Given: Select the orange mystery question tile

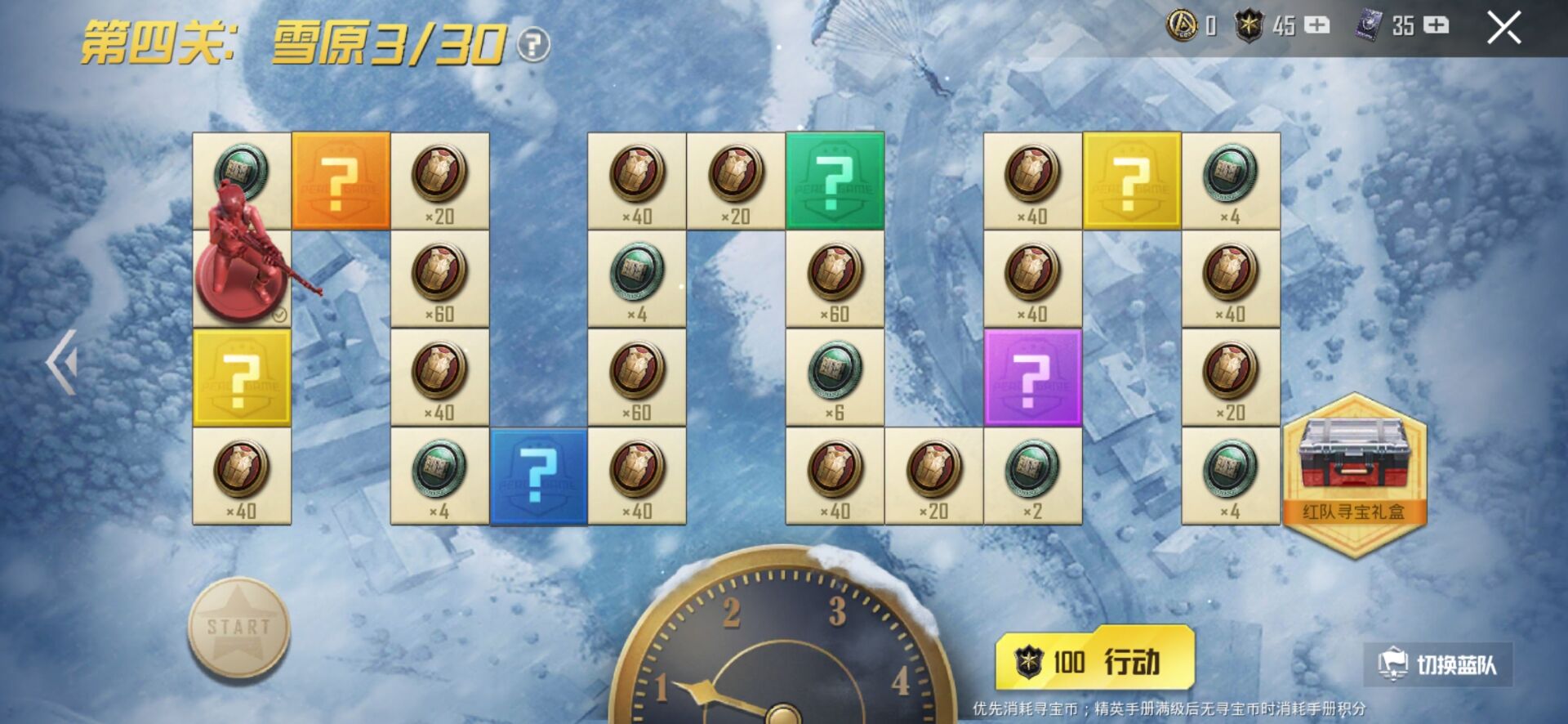Looking at the screenshot, I should 341,181.
